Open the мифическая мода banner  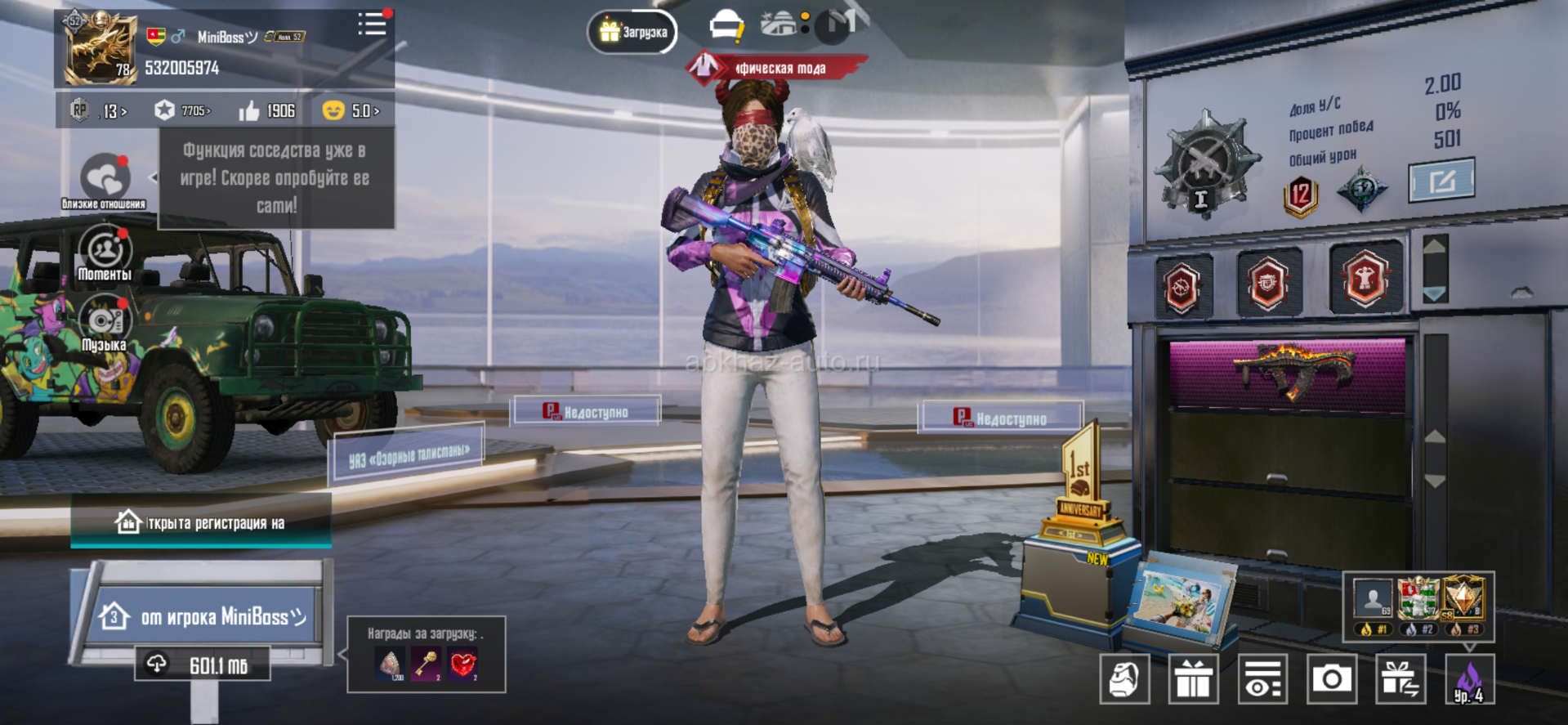[x=775, y=68]
